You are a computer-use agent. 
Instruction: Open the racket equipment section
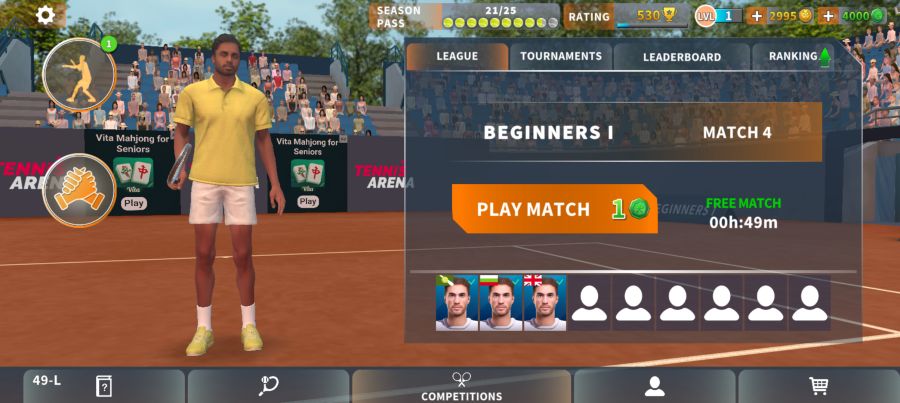tap(268, 386)
